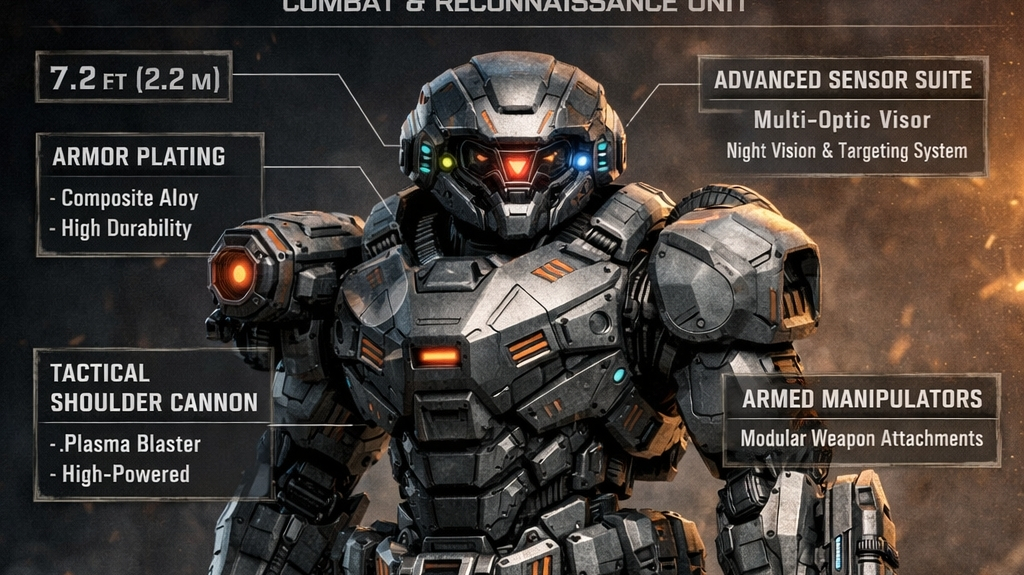Show the Armed Manipulators panel

(x=861, y=419)
